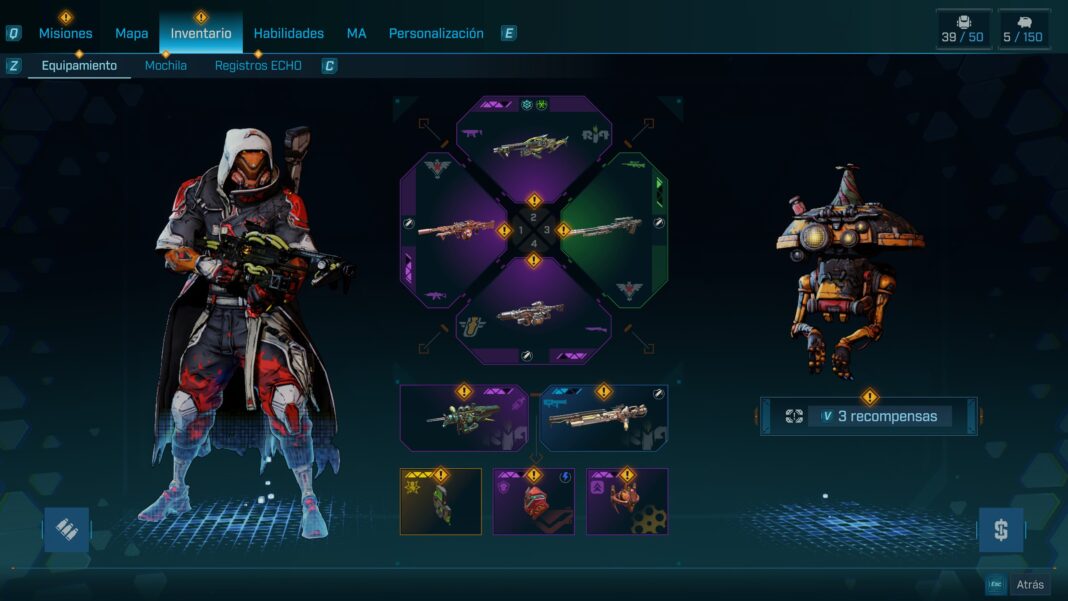The height and width of the screenshot is (601, 1068).
Task: Switch to the Mochila sub-tab
Action: click(x=166, y=66)
